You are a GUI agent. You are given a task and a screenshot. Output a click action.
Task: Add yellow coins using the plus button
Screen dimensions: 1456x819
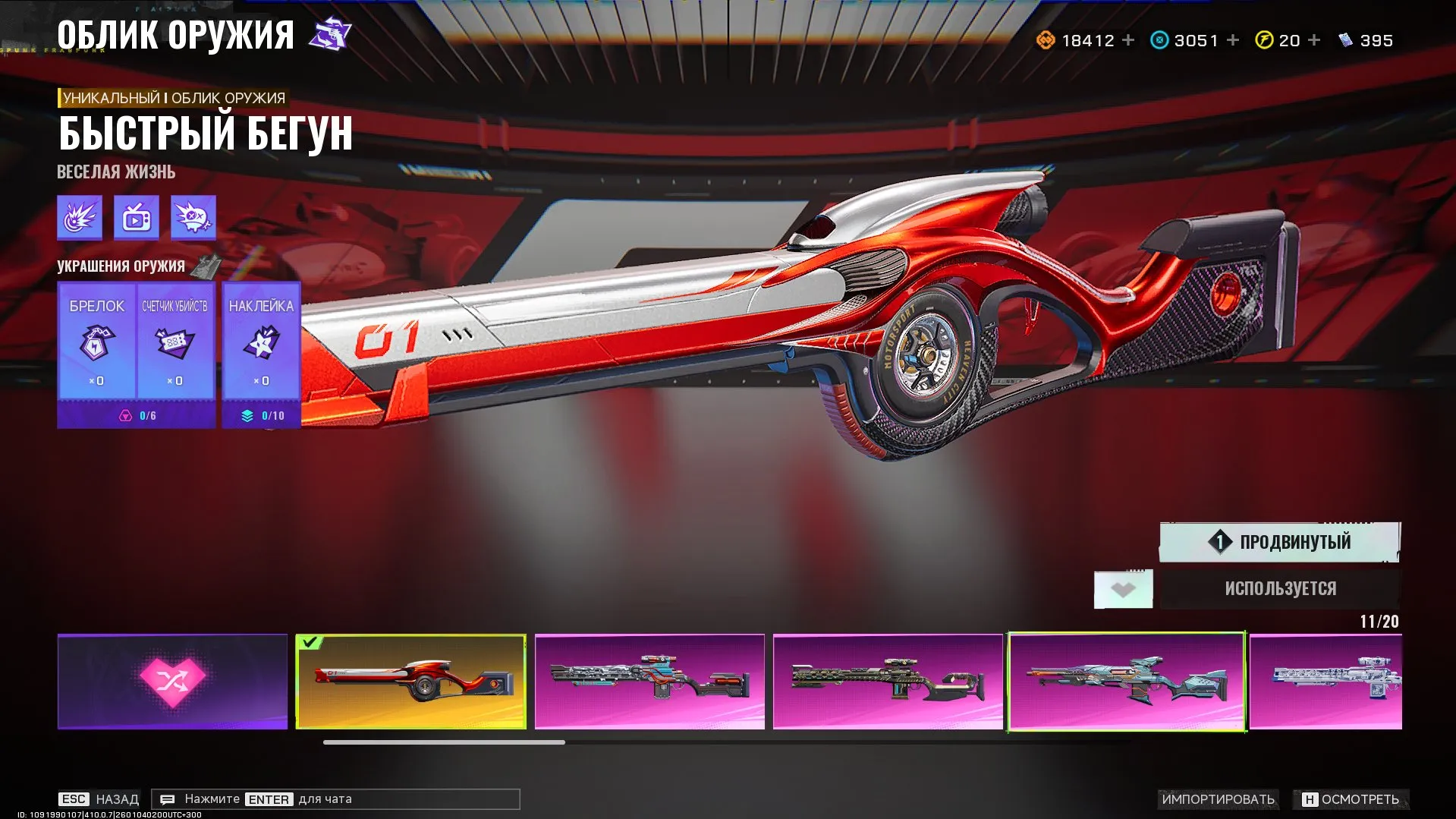click(1314, 40)
